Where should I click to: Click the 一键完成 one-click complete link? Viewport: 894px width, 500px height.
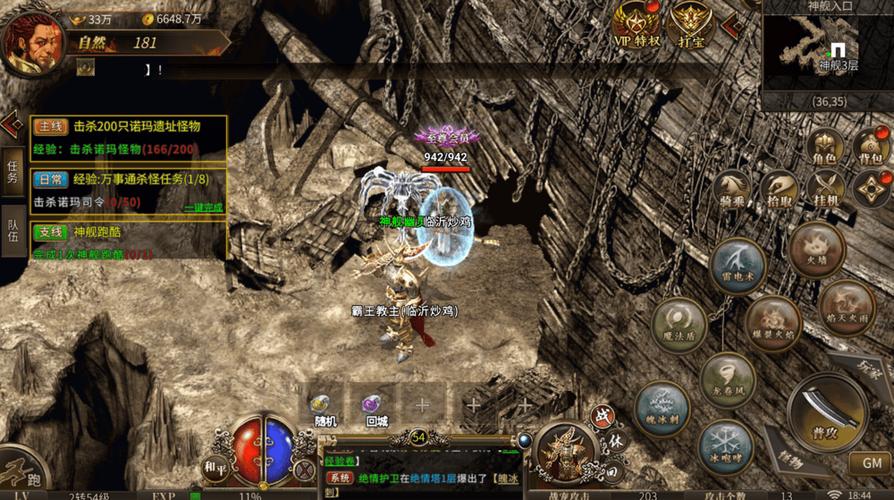(x=203, y=206)
